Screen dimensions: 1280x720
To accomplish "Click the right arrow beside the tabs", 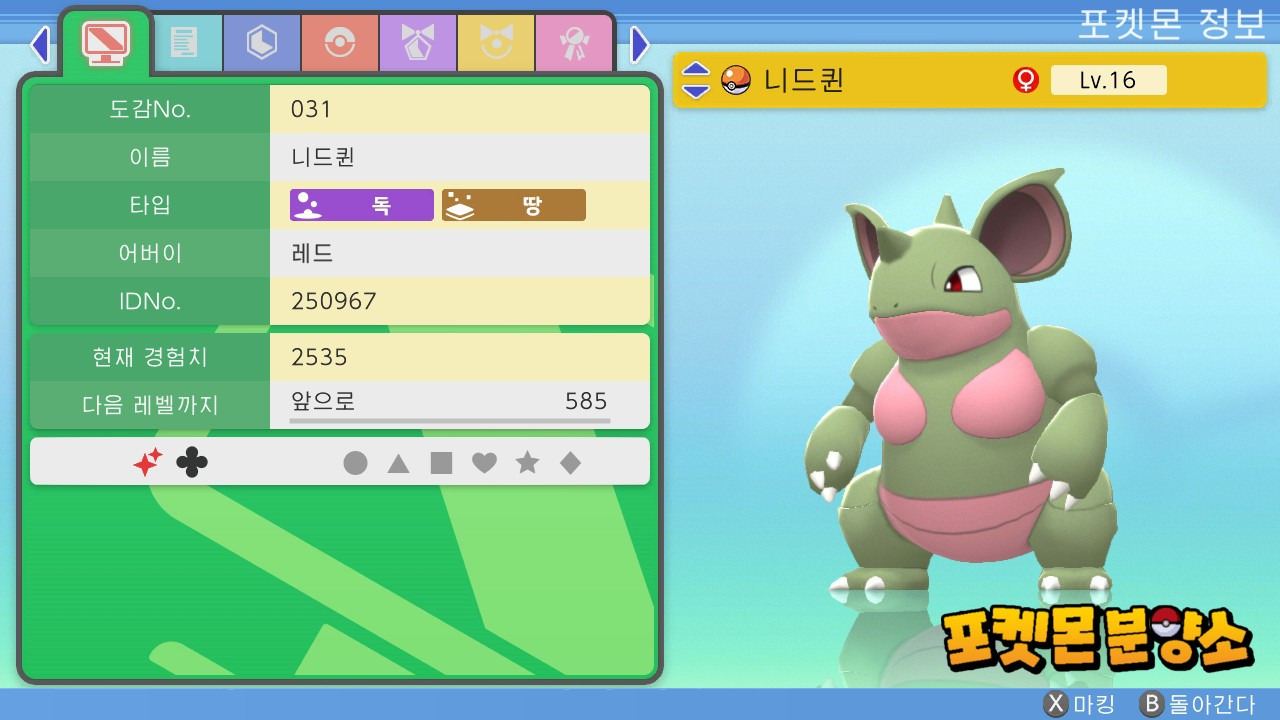I will (640, 44).
